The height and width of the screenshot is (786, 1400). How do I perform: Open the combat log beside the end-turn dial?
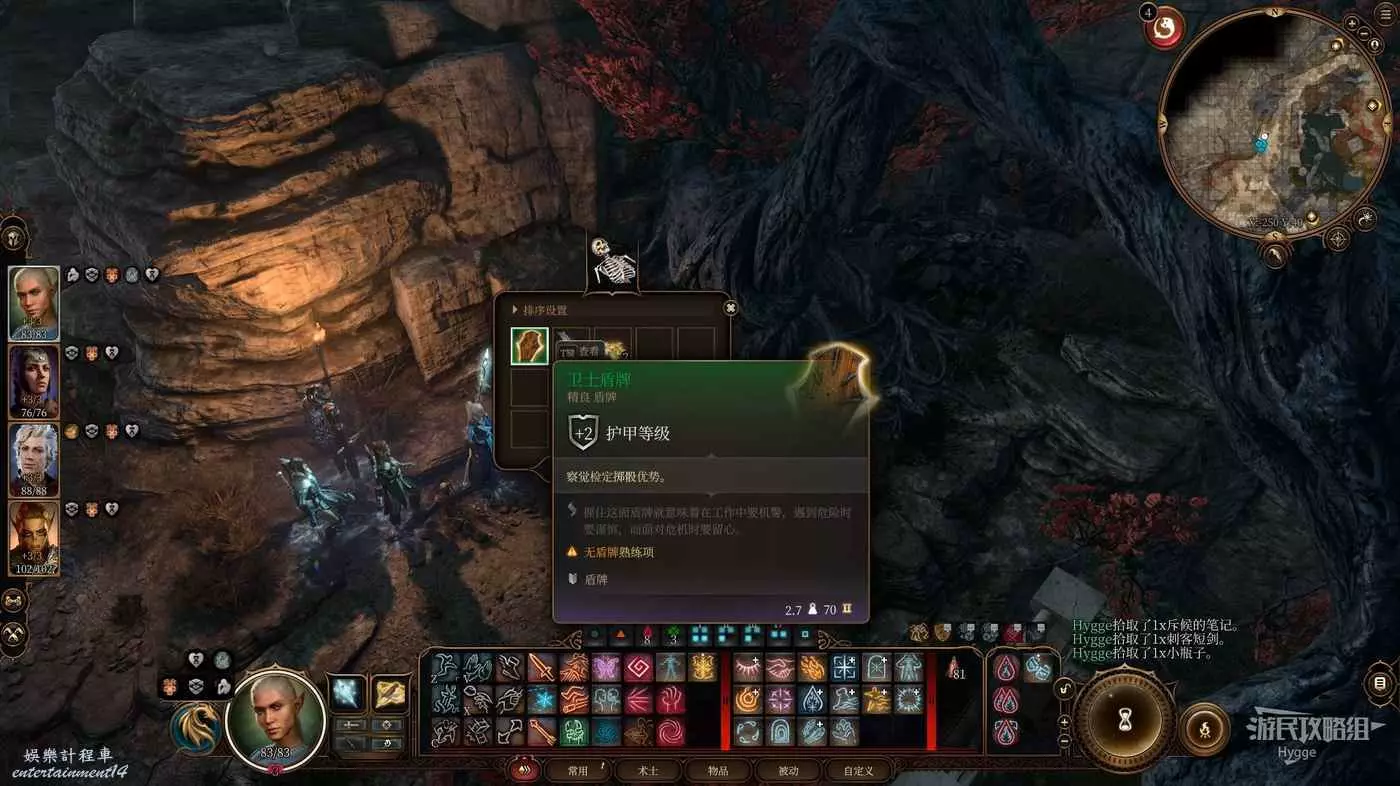pyautogui.click(x=1380, y=684)
